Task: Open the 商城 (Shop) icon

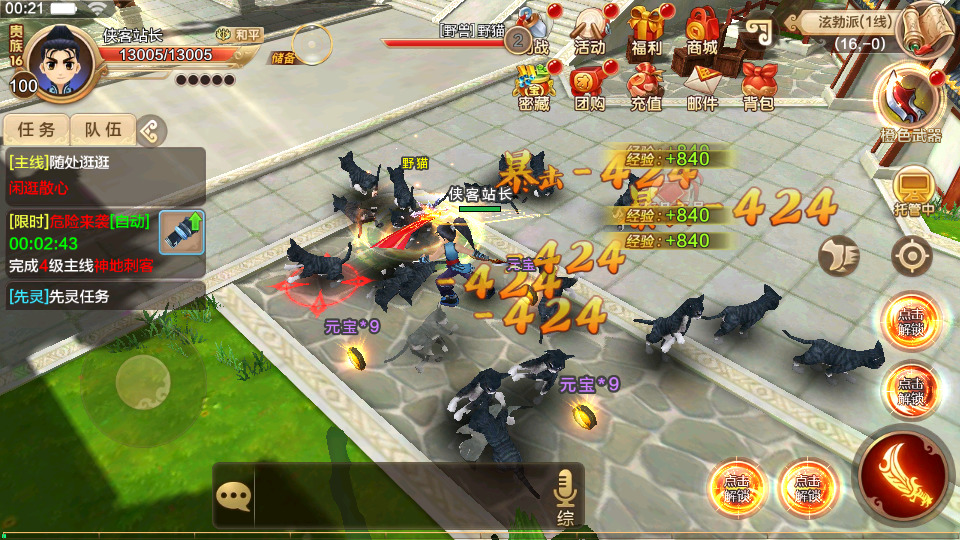Action: (702, 28)
